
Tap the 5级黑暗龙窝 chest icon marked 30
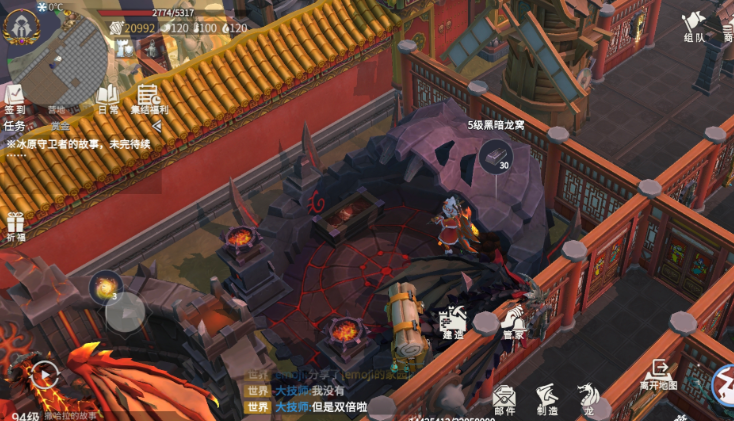(x=494, y=154)
